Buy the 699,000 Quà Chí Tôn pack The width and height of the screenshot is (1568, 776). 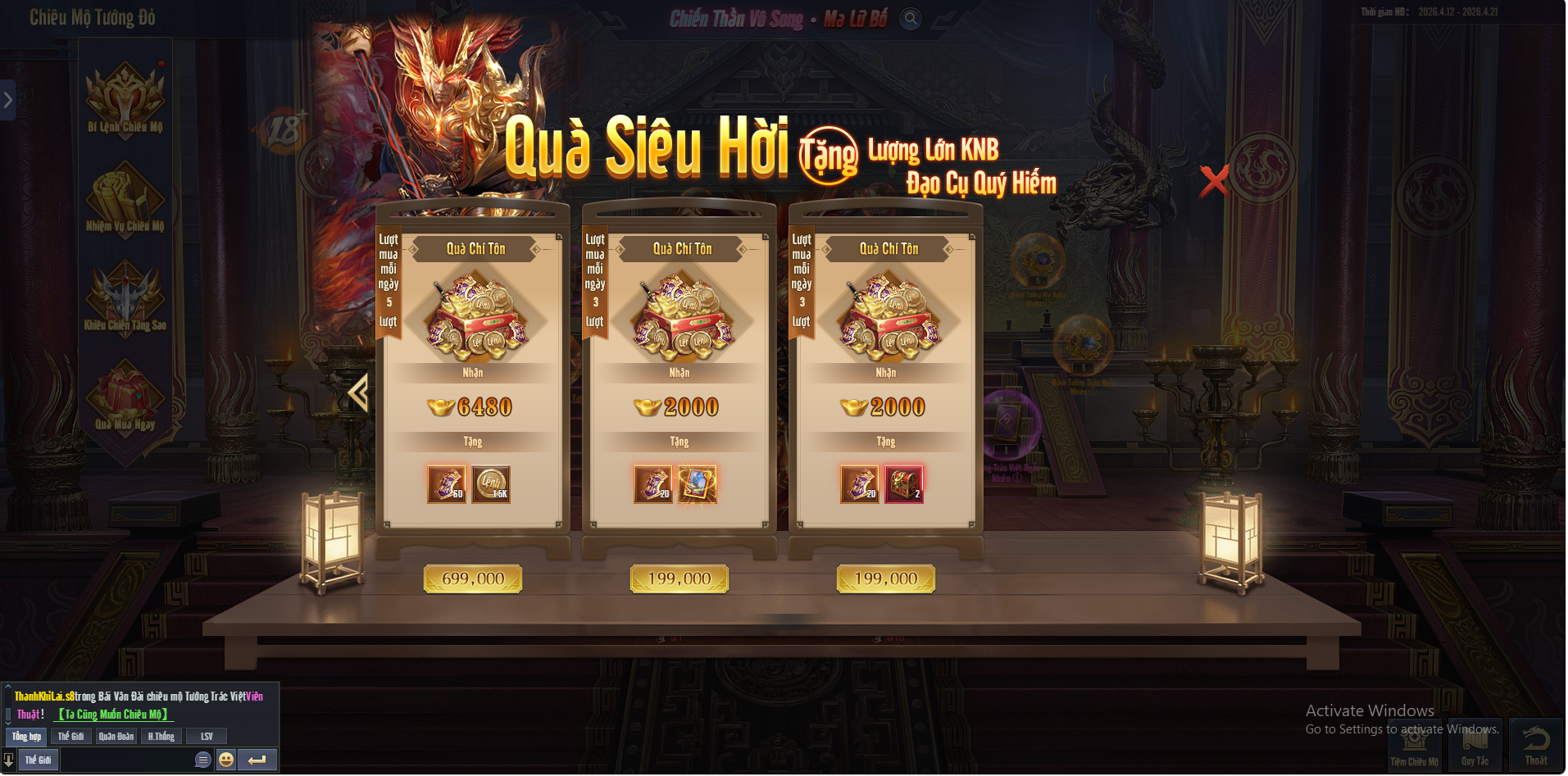coord(472,579)
